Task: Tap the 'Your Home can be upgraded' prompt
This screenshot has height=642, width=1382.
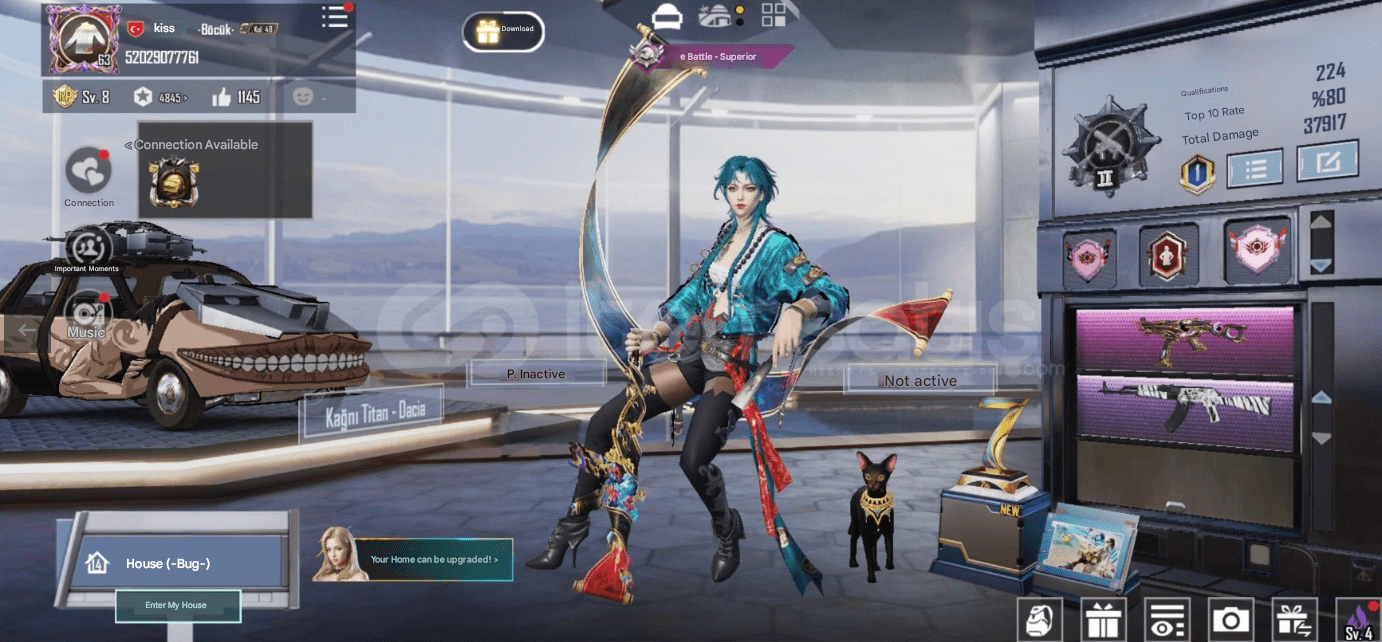Action: point(433,559)
